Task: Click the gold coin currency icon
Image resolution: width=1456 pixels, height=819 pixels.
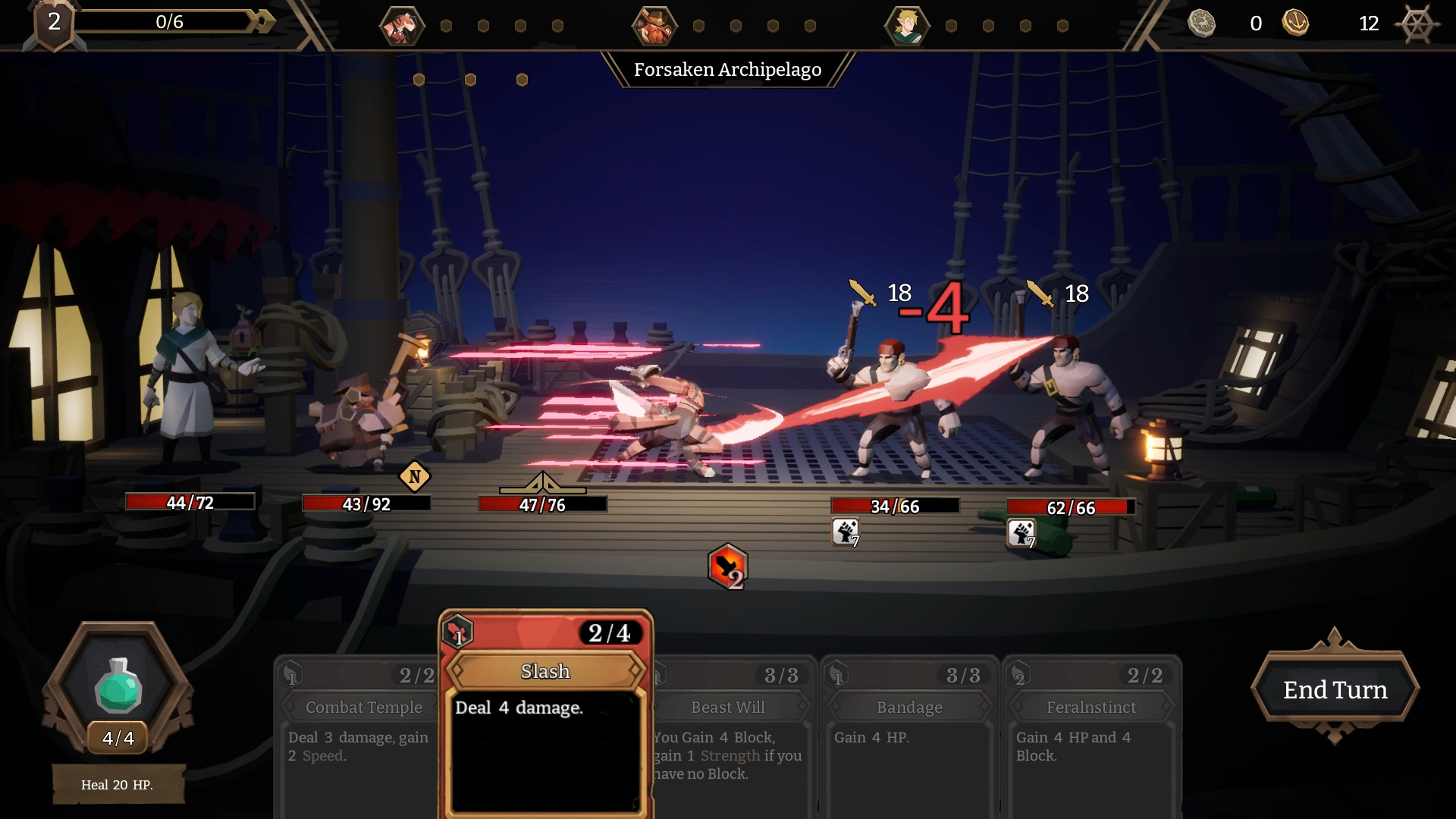Action: pyautogui.click(x=1295, y=23)
